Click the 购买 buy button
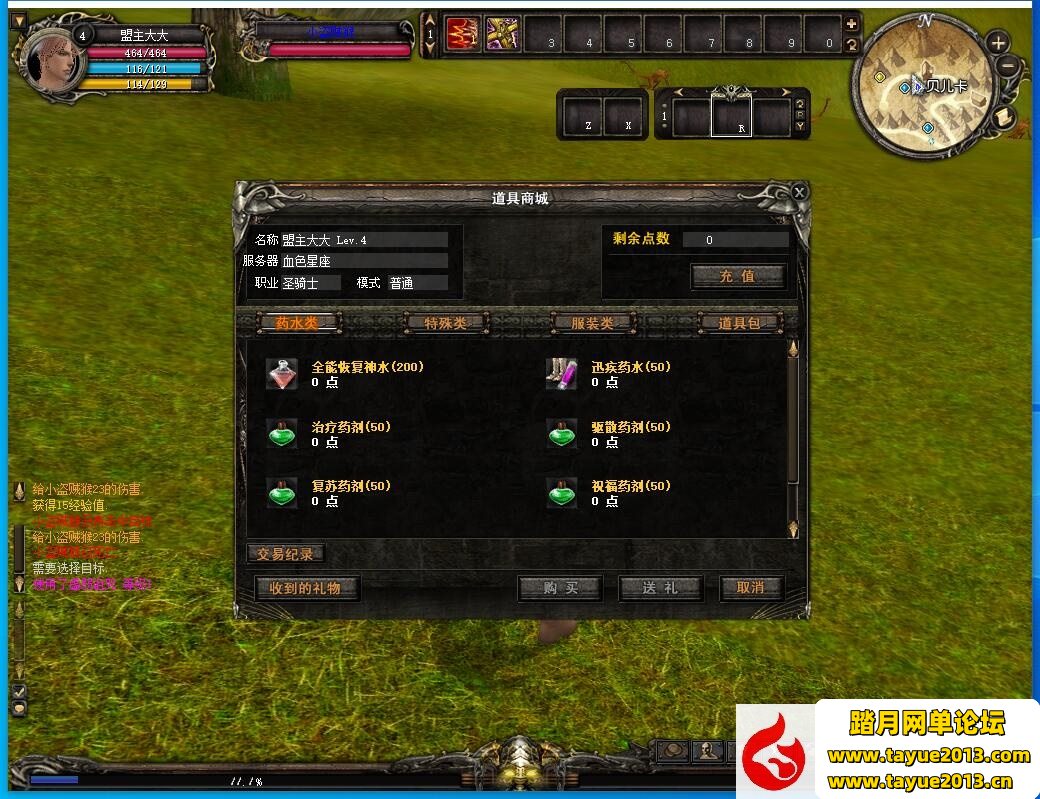This screenshot has width=1040, height=799. pyautogui.click(x=560, y=588)
